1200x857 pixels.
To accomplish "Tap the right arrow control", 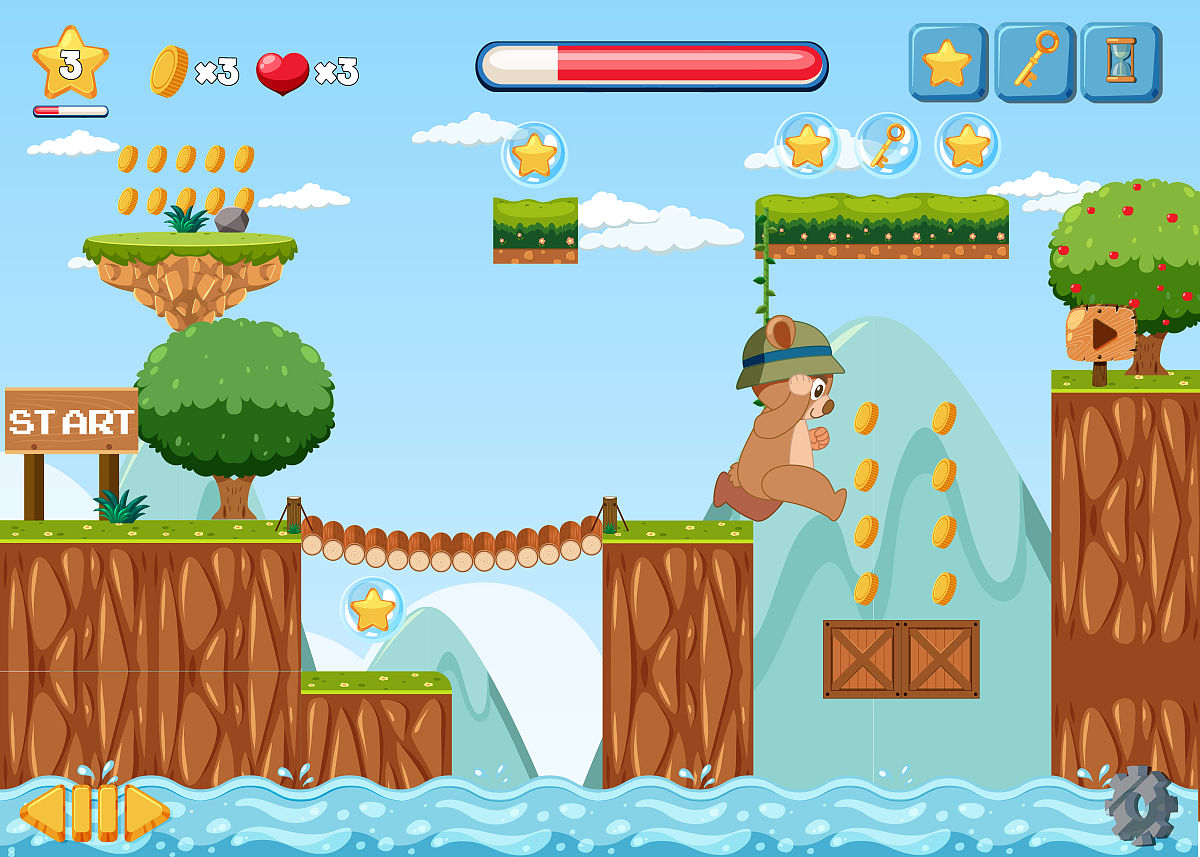I will [146, 812].
